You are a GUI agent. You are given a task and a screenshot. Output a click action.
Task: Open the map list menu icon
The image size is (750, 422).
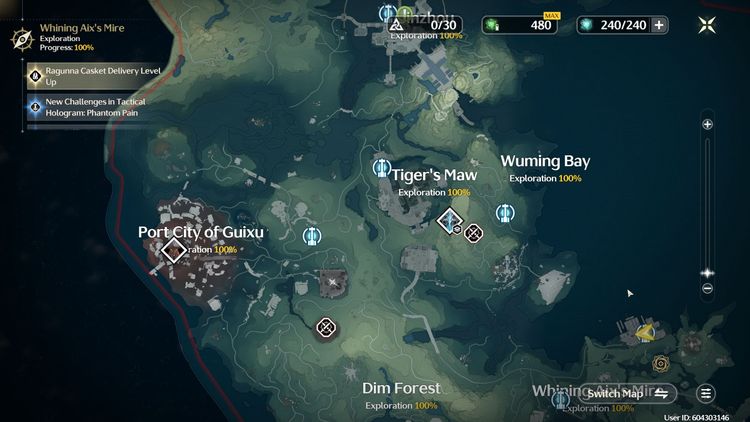click(706, 393)
